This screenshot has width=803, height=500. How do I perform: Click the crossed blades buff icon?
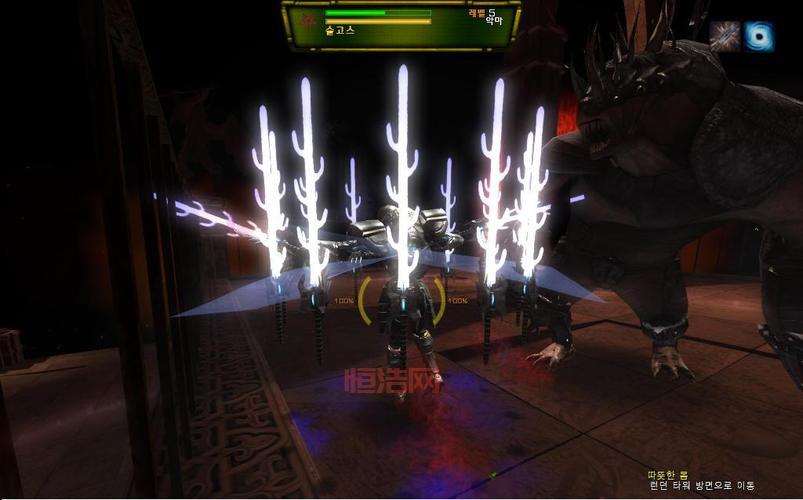724,36
